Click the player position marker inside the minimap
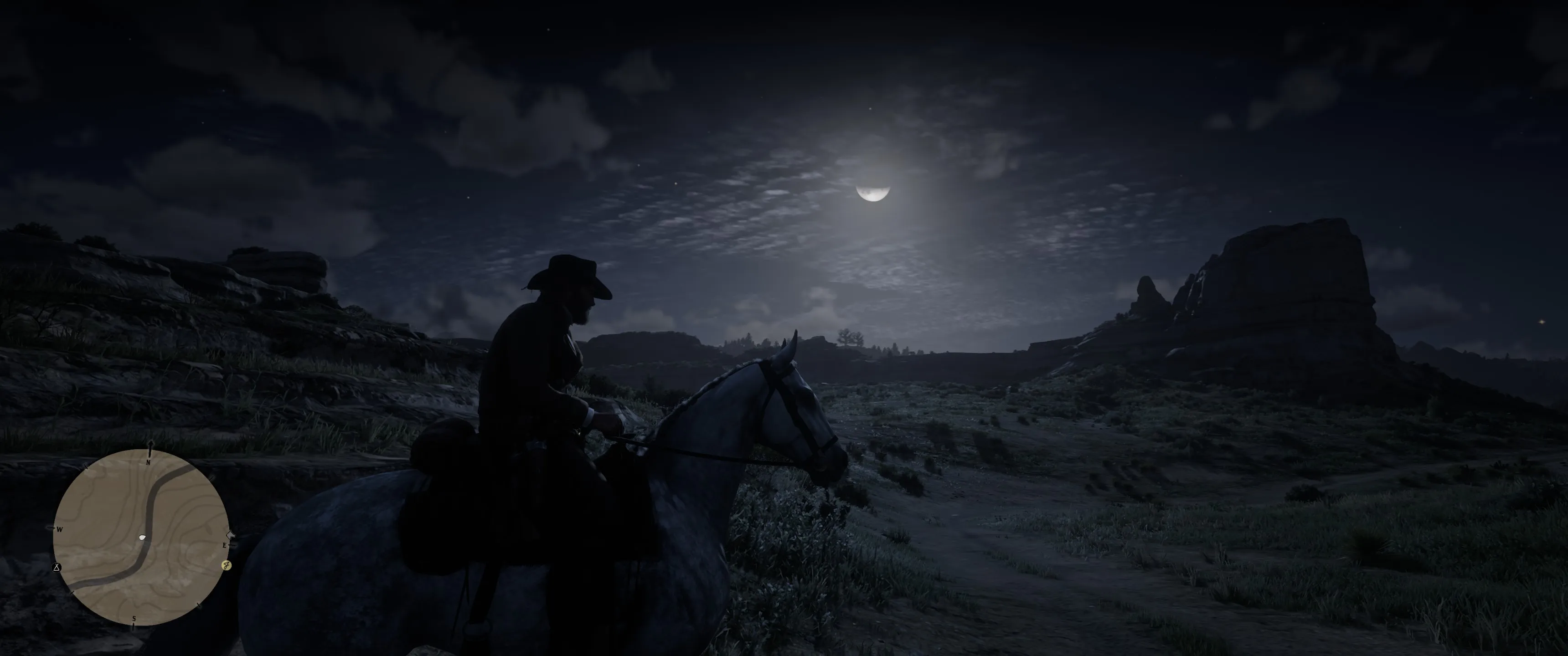 coord(143,538)
